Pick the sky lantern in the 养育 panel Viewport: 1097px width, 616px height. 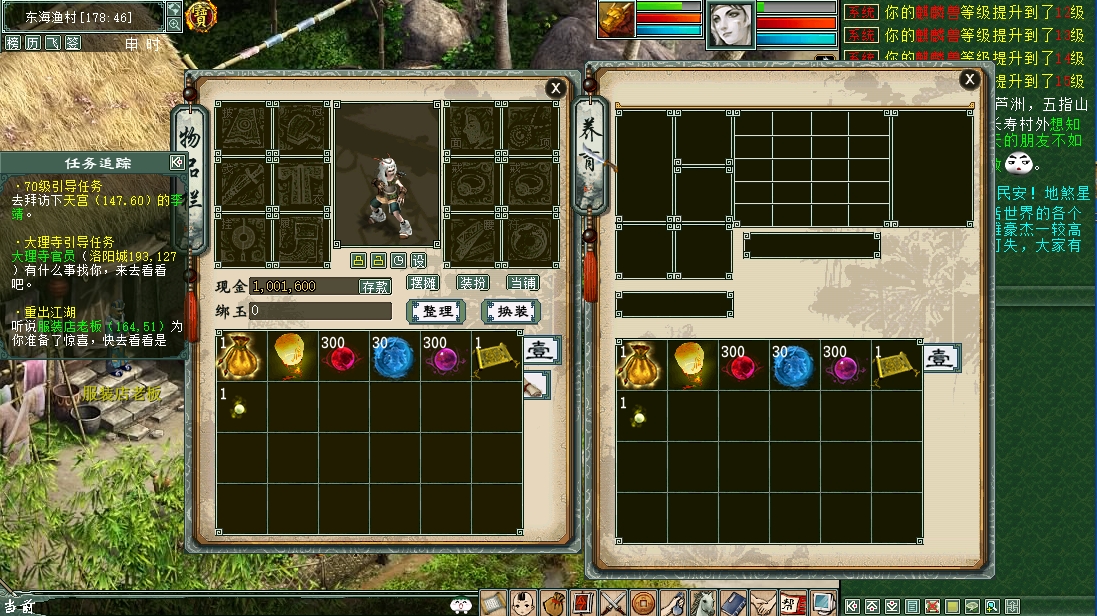point(691,365)
